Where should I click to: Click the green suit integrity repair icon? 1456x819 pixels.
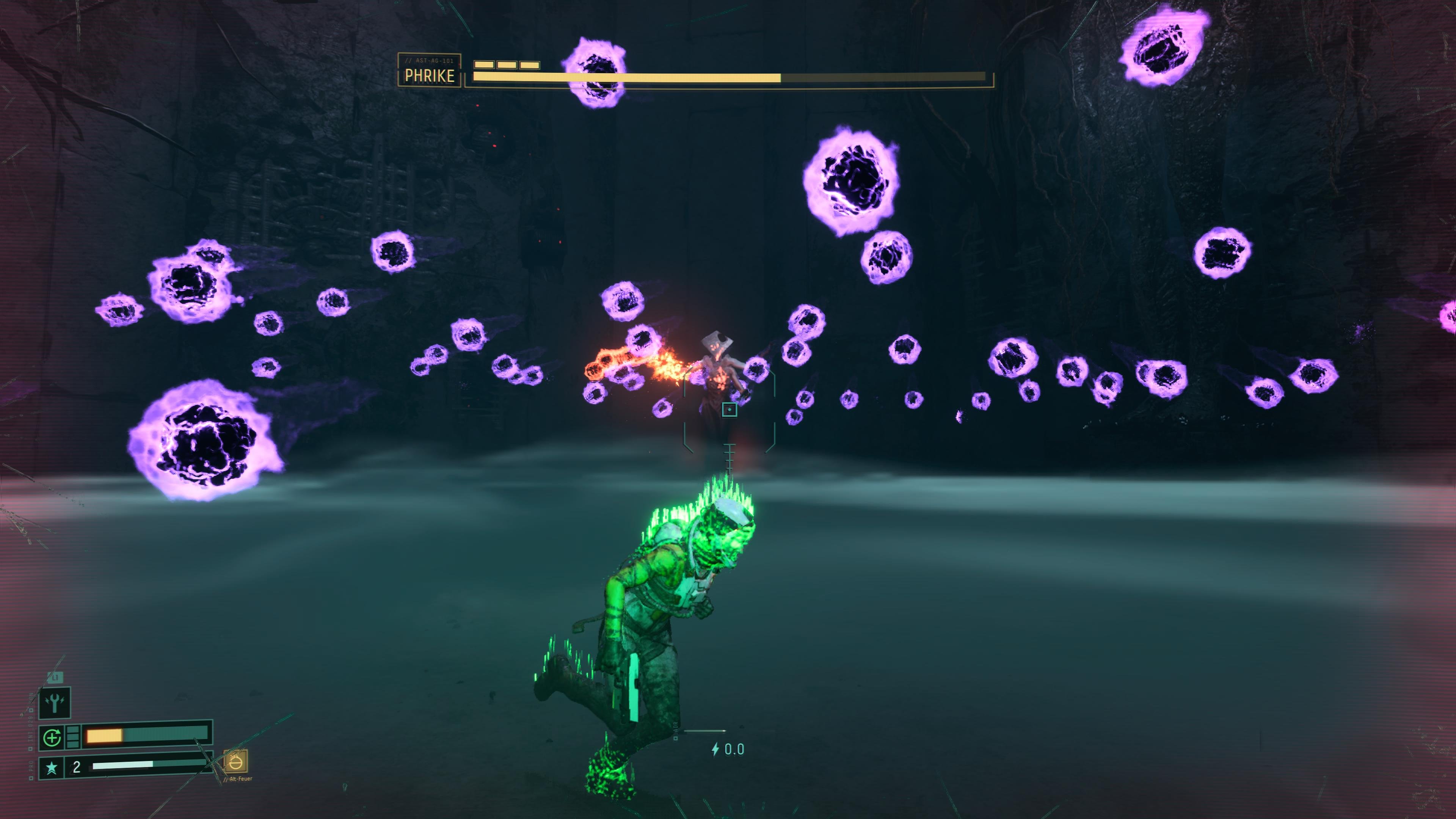tap(52, 737)
